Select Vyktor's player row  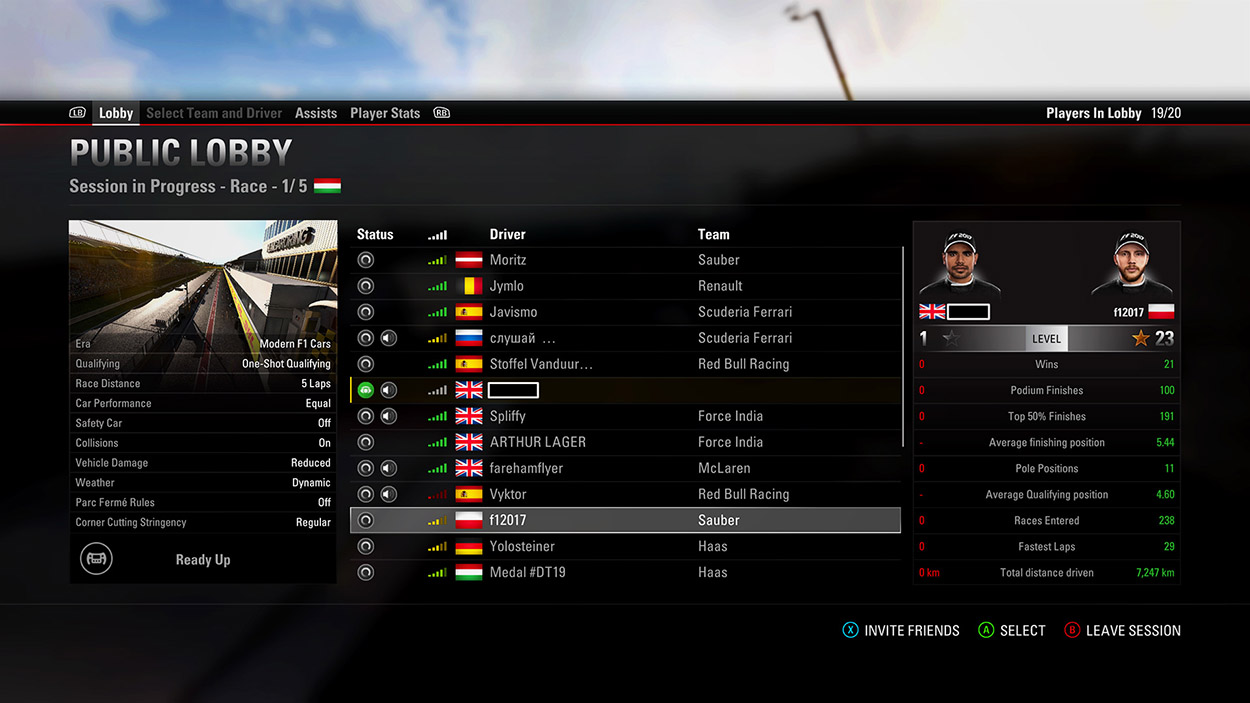tap(625, 494)
